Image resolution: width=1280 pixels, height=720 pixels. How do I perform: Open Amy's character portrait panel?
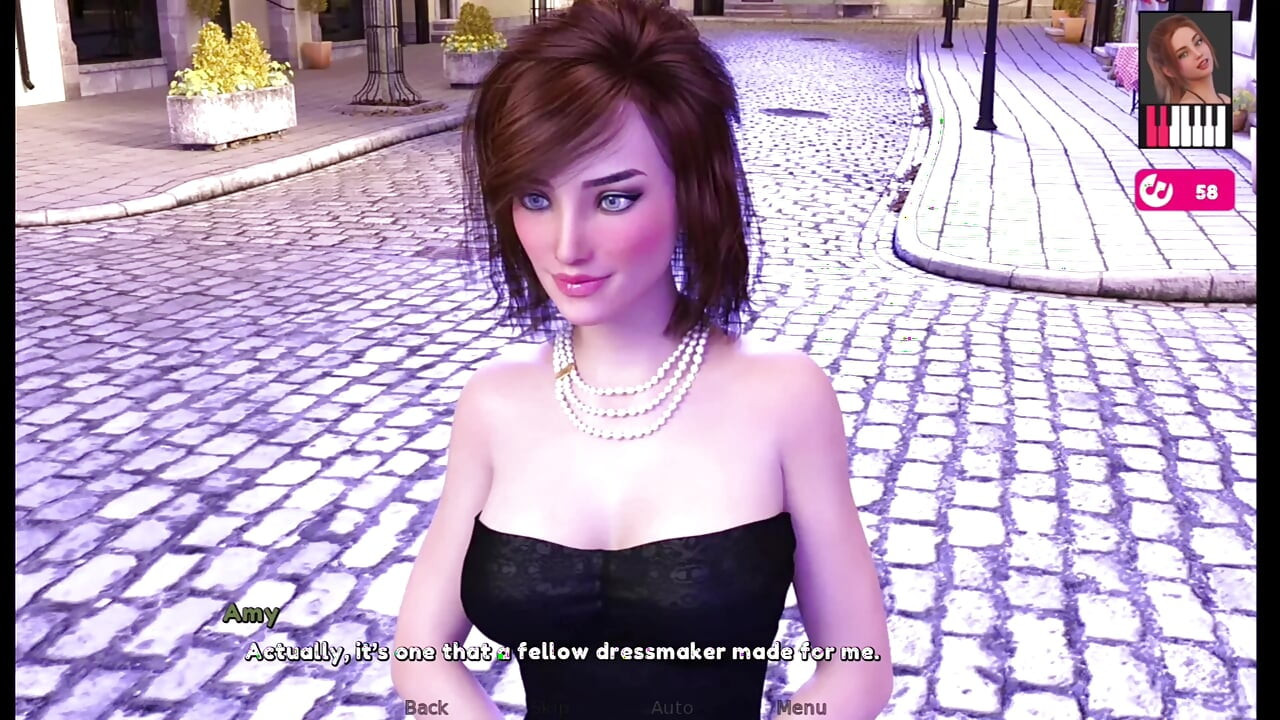click(1186, 60)
